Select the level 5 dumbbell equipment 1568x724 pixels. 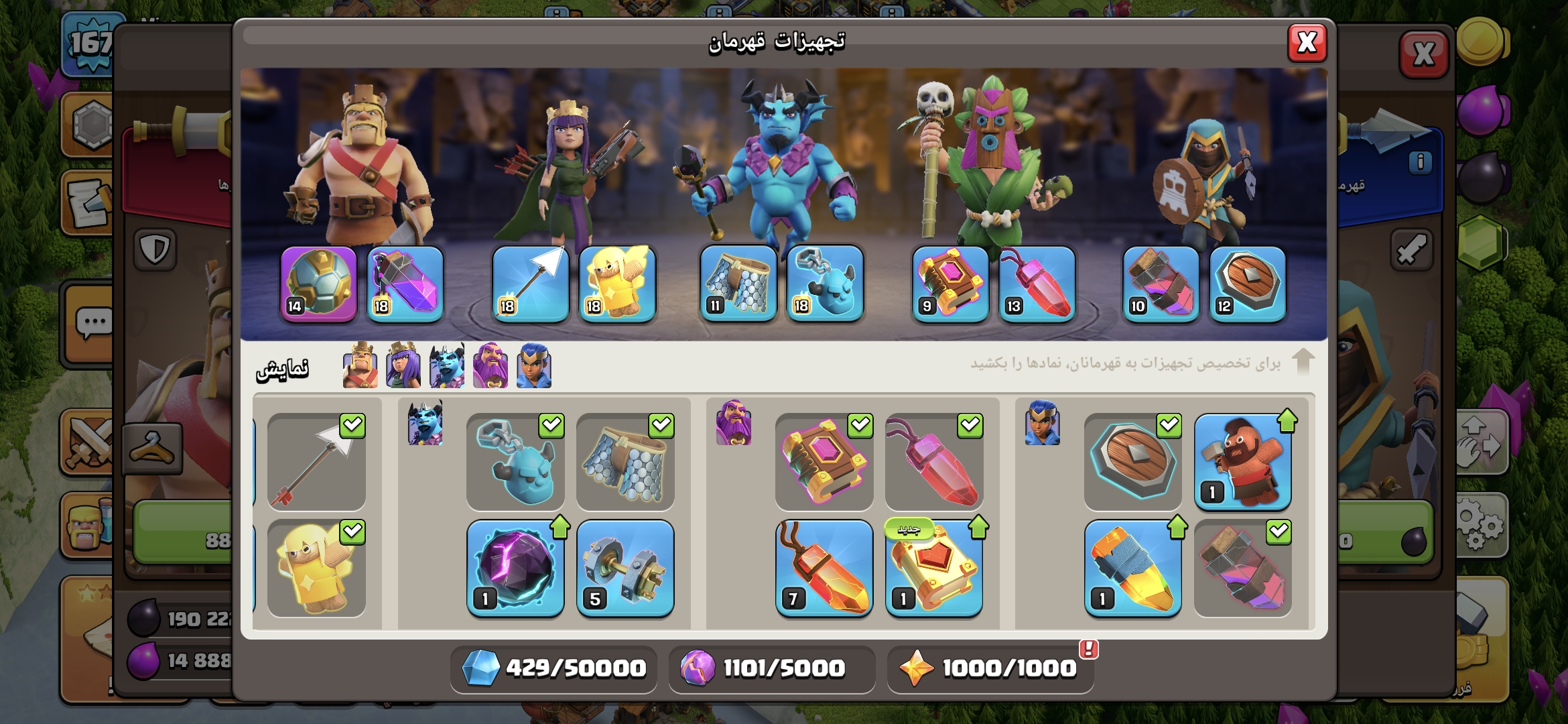[625, 568]
